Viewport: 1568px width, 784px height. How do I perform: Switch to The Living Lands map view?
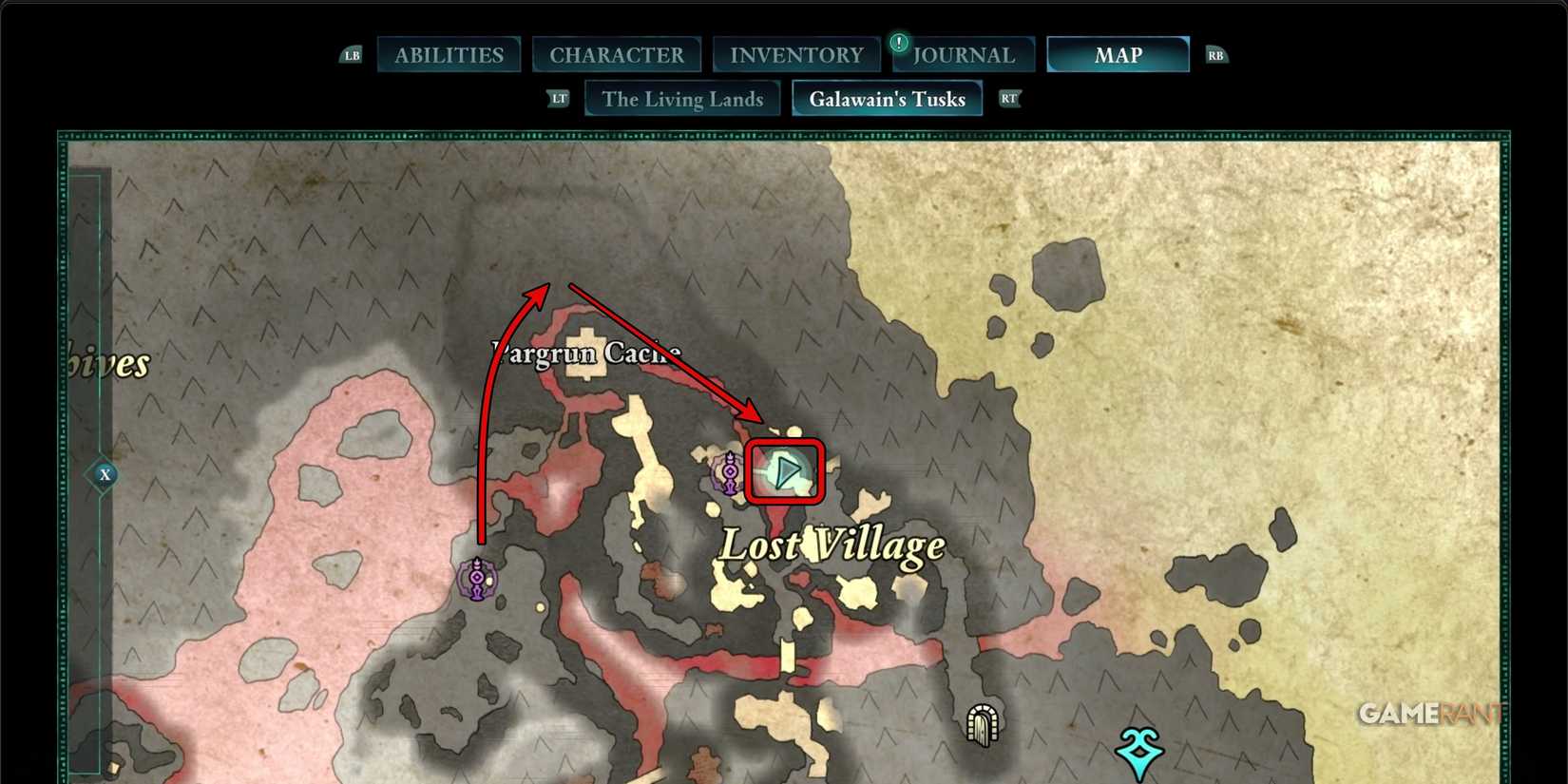(682, 98)
